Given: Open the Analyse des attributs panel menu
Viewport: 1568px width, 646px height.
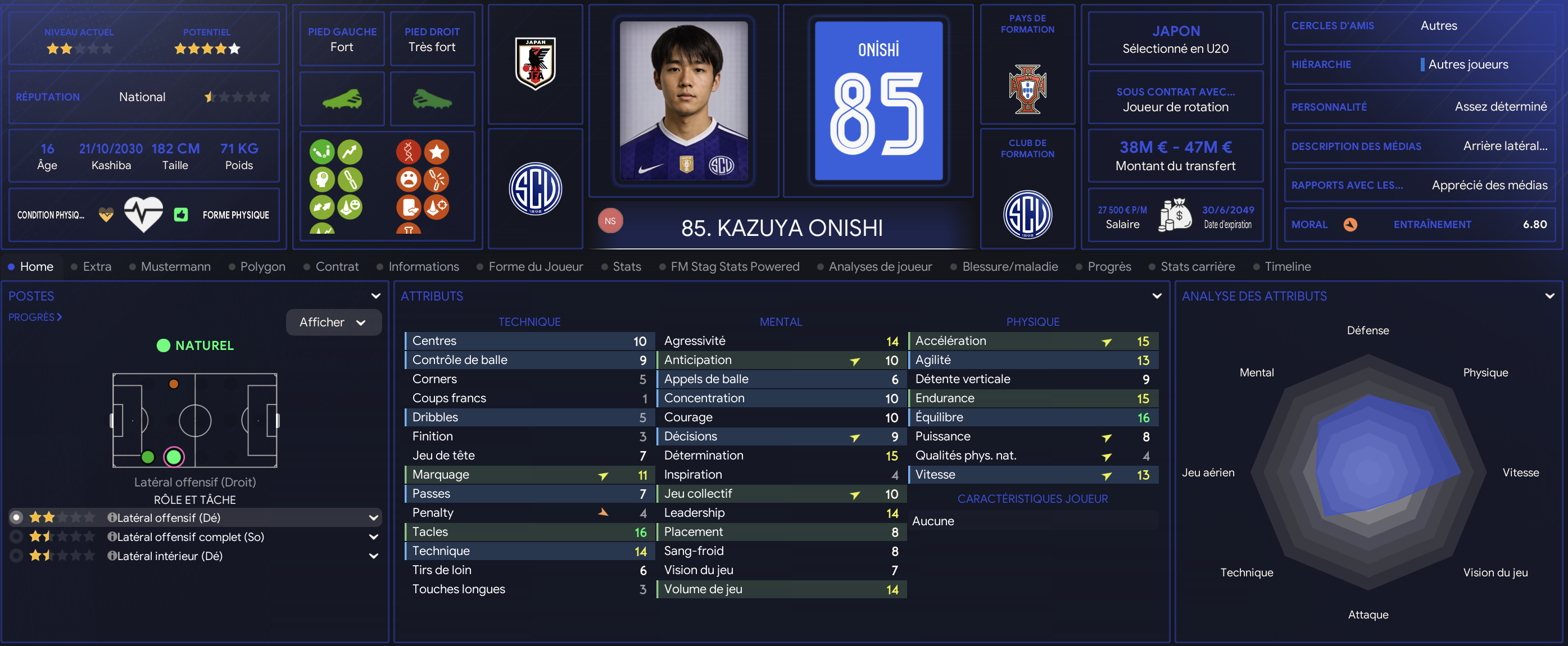Looking at the screenshot, I should click(1549, 296).
